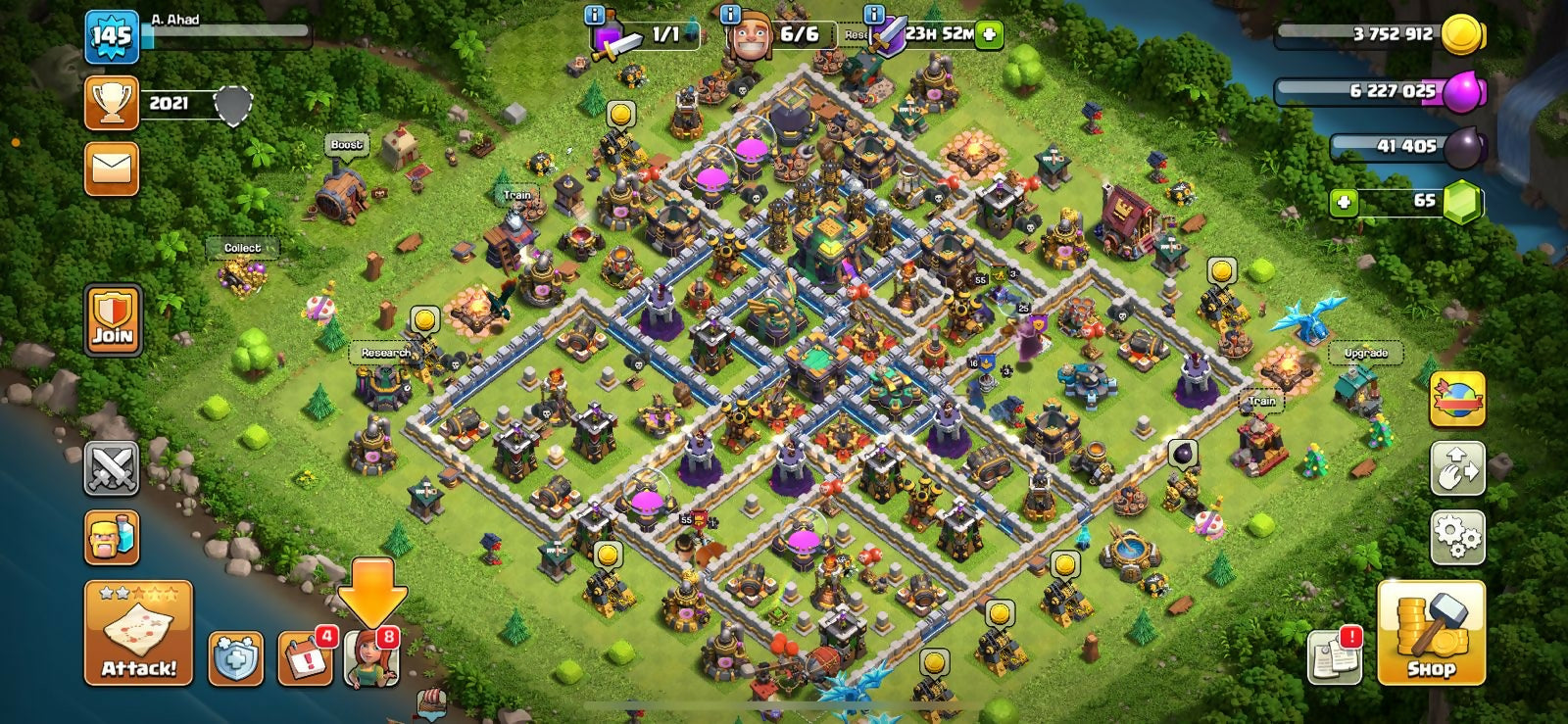Tap the Attack! map button

[138, 633]
